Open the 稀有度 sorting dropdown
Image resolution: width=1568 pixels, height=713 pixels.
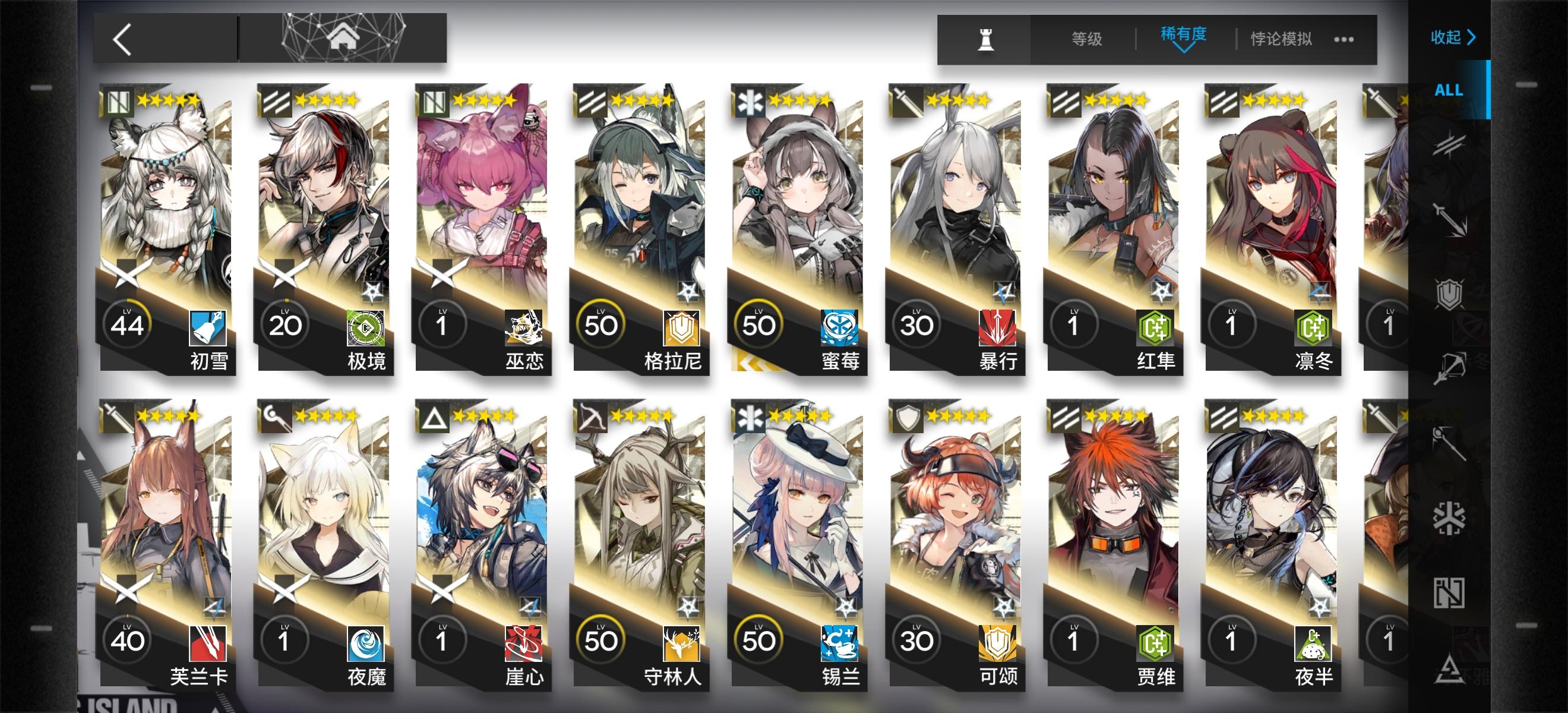pyautogui.click(x=1181, y=38)
